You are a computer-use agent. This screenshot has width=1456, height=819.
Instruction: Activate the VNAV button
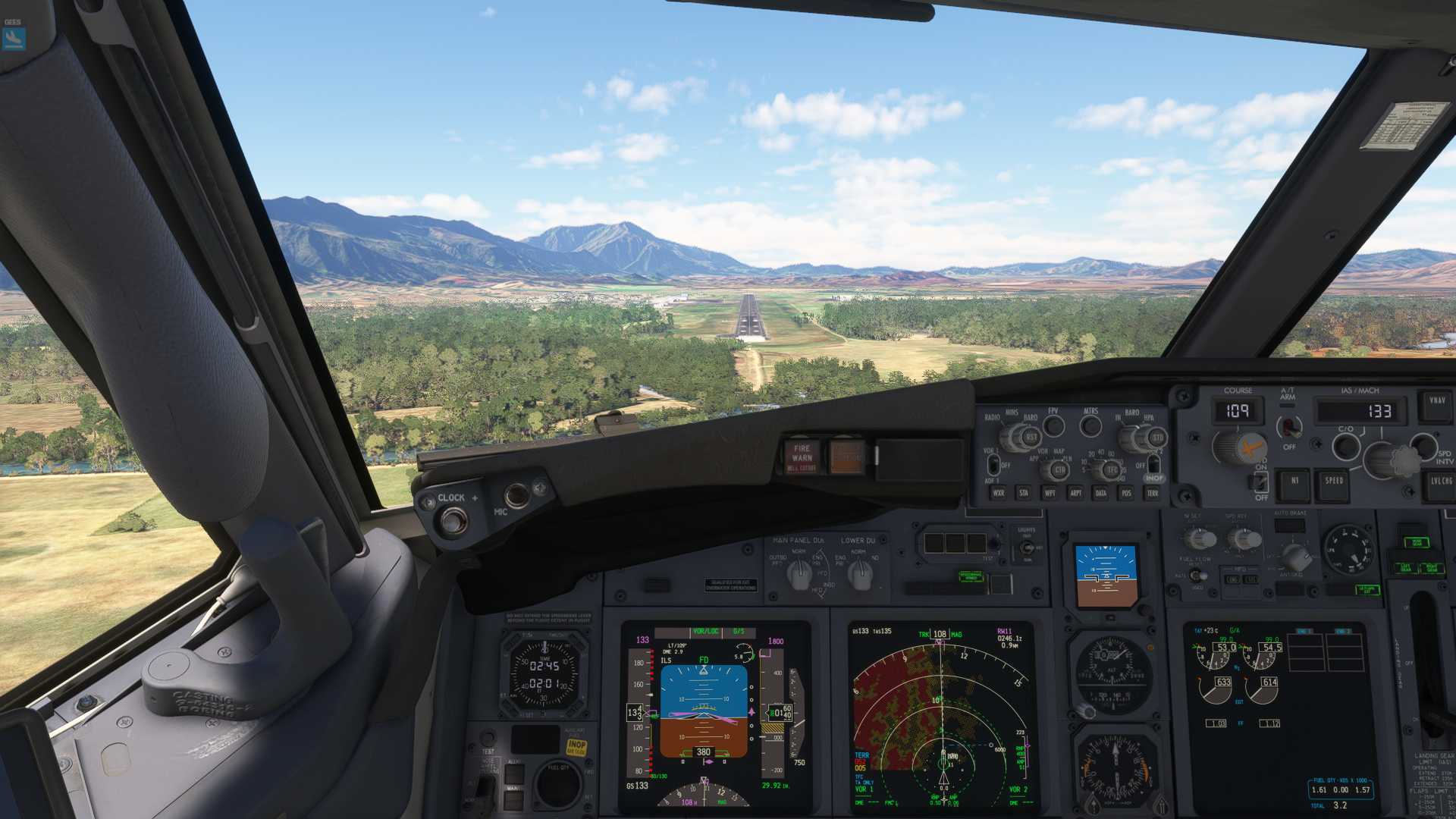tap(1436, 403)
